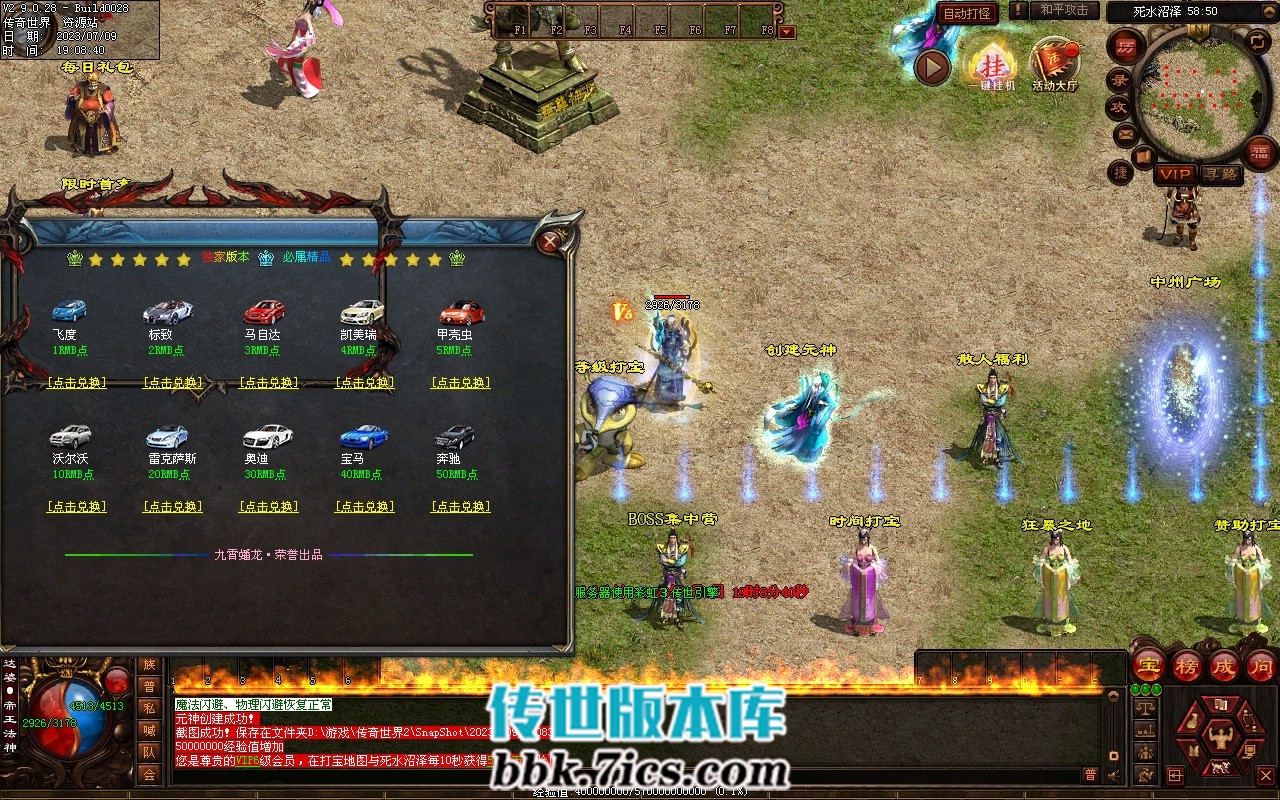Exchange for the 奥迪 car
Viewport: 1280px width, 800px height.
coord(269,507)
